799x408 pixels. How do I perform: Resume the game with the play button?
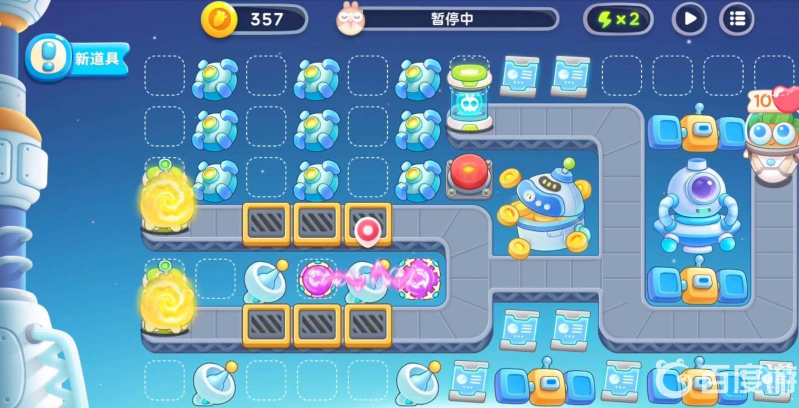[689, 18]
